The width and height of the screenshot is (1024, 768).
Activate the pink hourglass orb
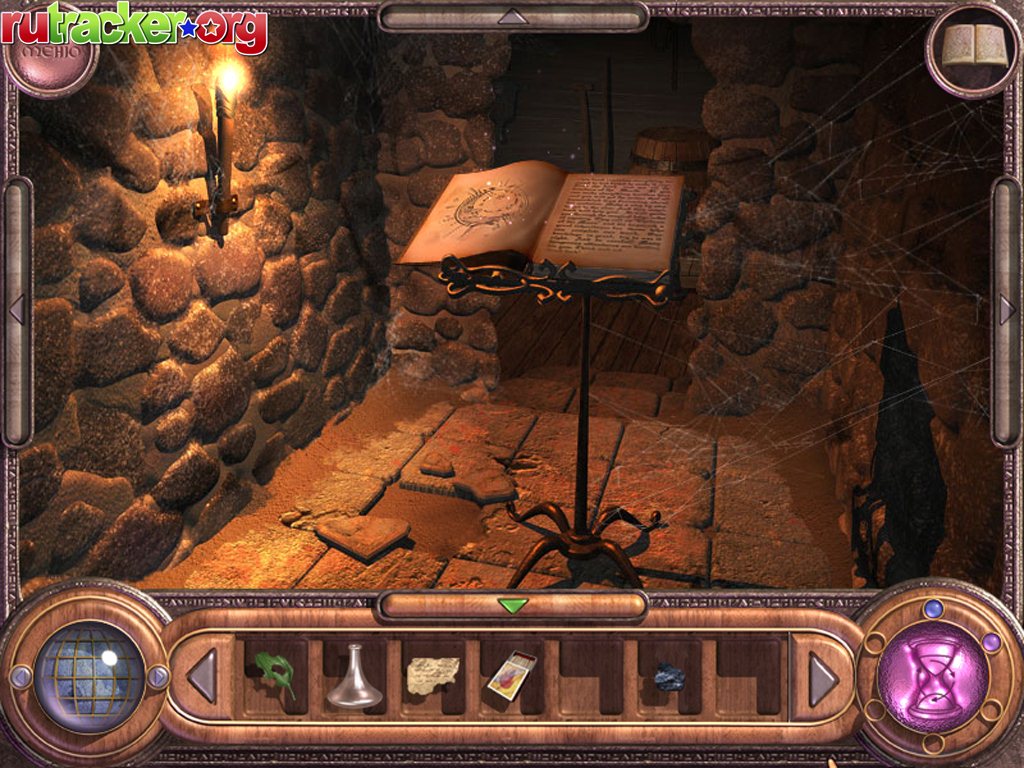[x=932, y=676]
